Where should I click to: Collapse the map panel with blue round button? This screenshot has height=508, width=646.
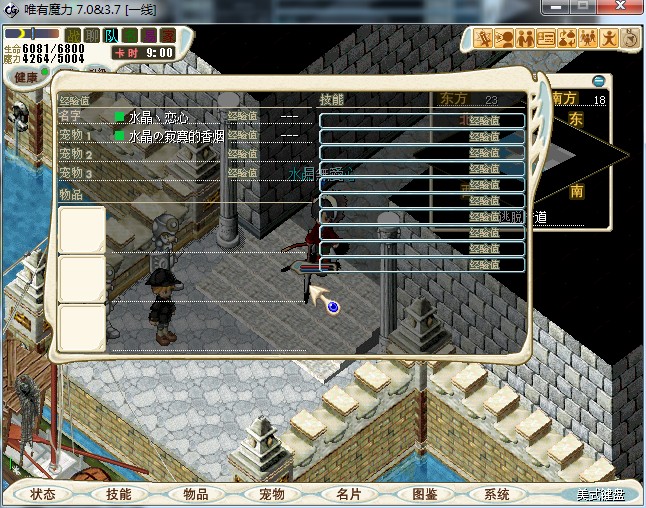pyautogui.click(x=599, y=80)
